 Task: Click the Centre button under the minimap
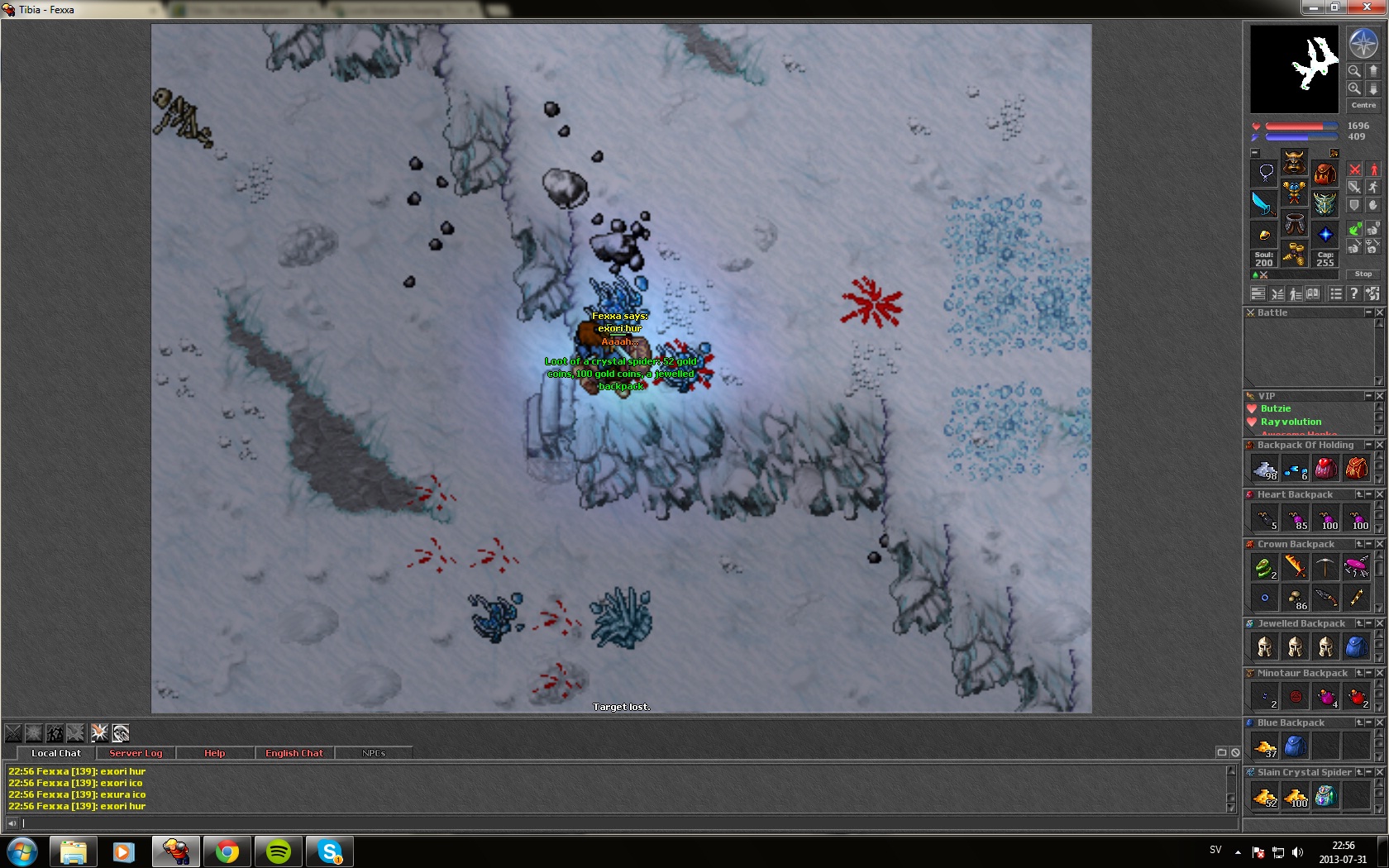point(1363,105)
